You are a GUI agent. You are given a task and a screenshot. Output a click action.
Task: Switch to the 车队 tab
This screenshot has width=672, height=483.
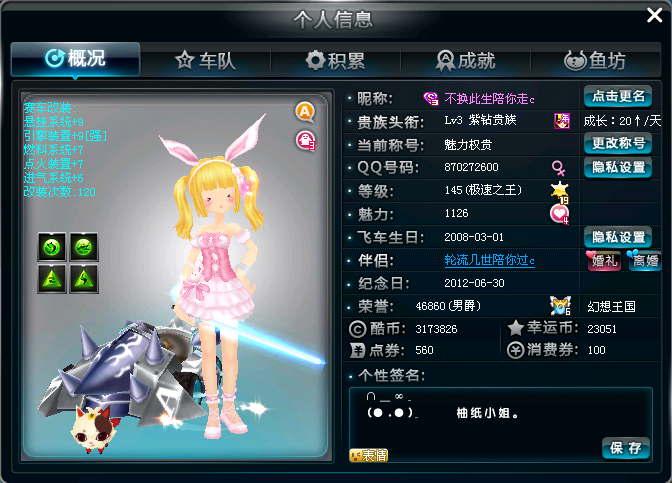point(205,61)
